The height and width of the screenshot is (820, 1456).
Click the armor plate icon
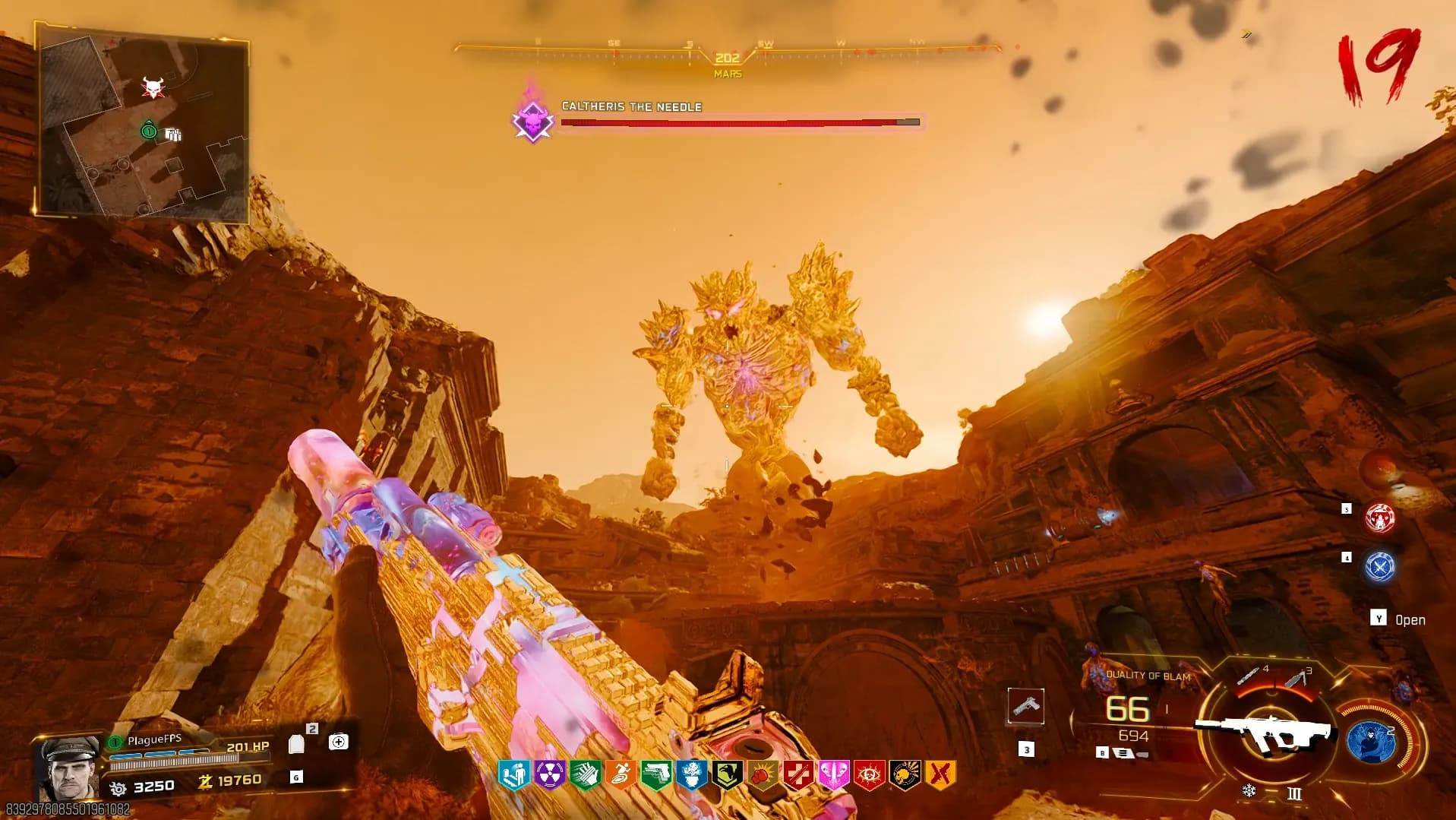[x=296, y=744]
